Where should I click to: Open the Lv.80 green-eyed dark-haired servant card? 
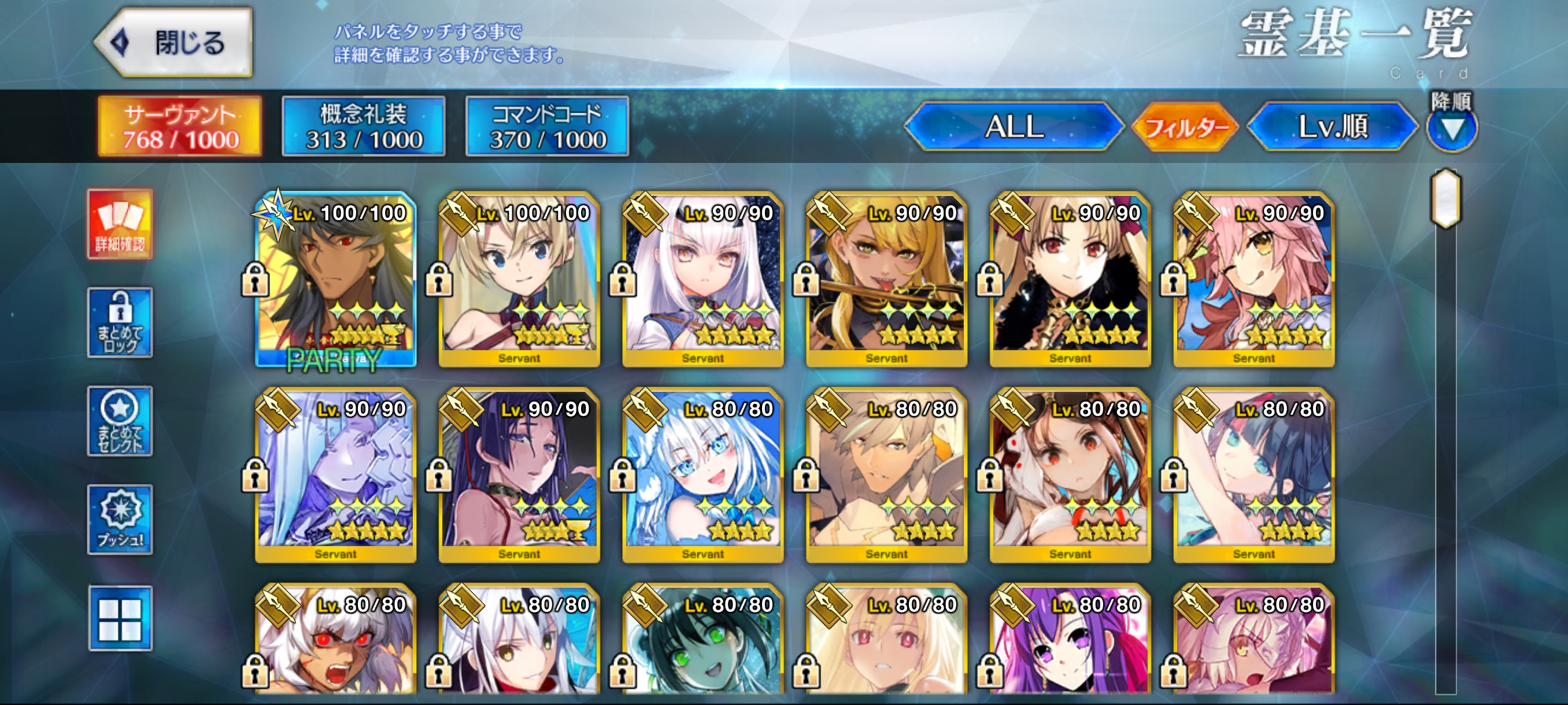(x=703, y=645)
